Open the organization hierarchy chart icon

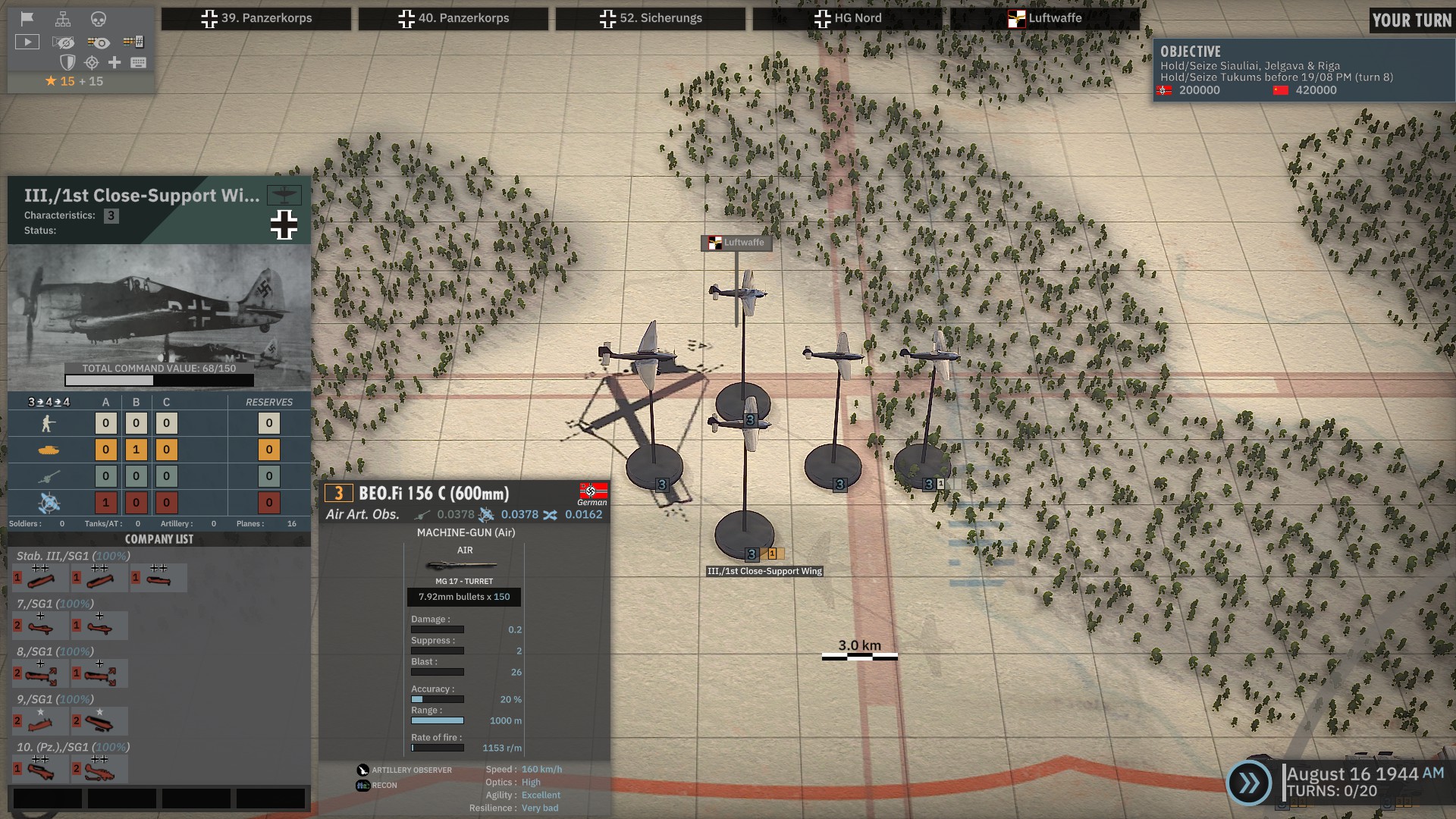point(63,19)
